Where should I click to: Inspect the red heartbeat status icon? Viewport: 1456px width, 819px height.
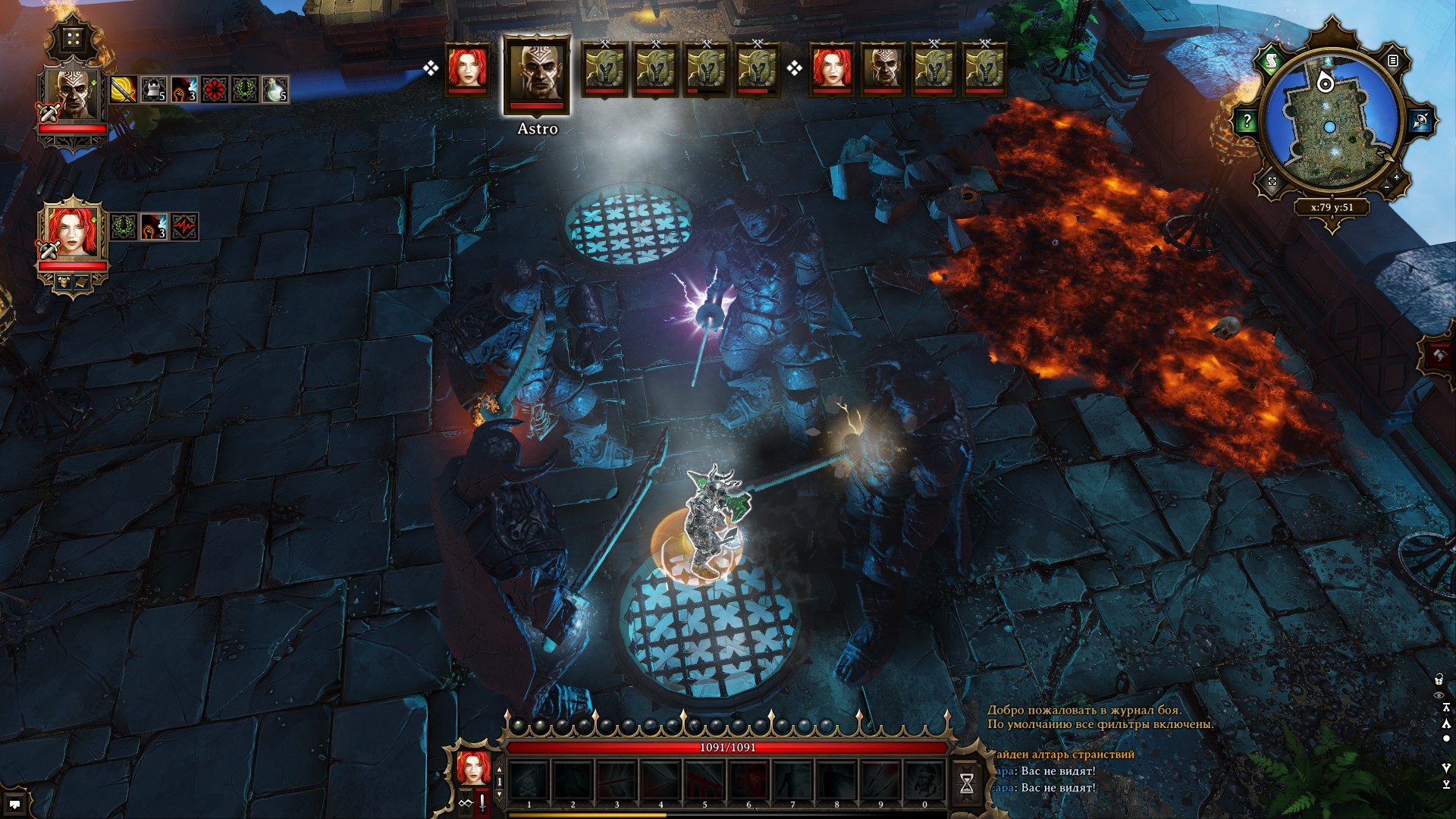184,226
